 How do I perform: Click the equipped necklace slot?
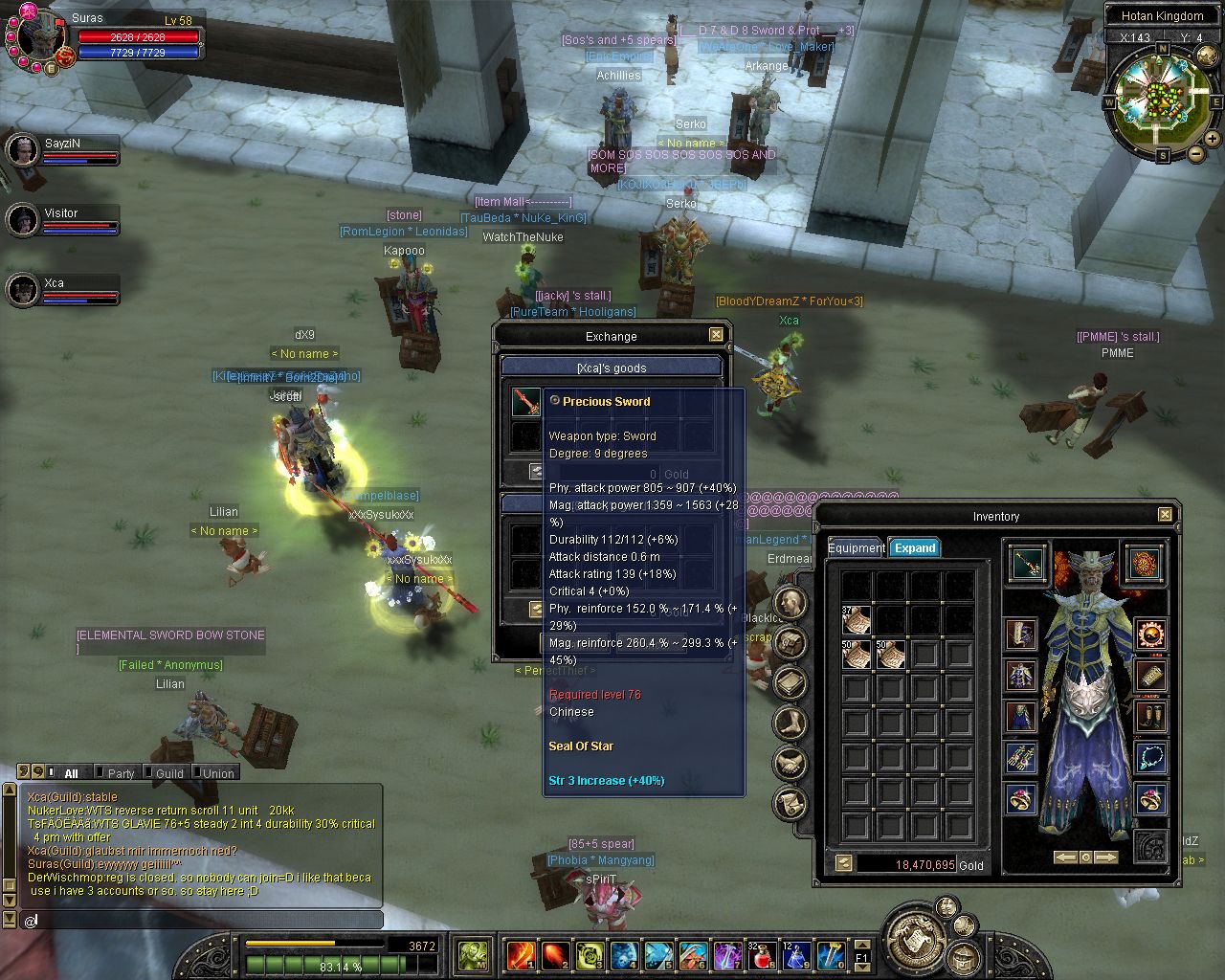(x=1150, y=758)
